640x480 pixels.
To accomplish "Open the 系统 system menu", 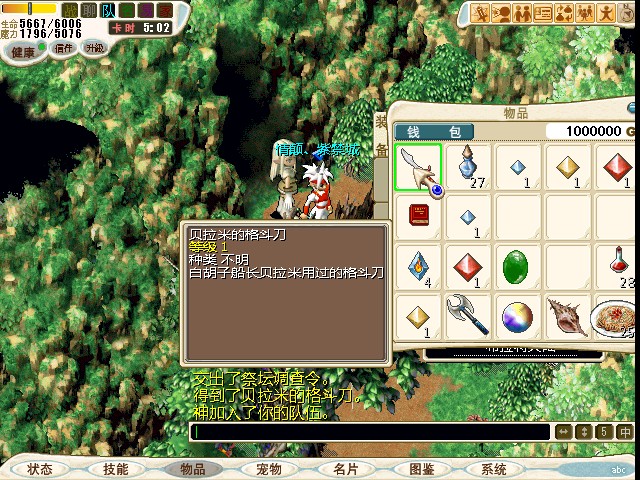I will tap(494, 469).
